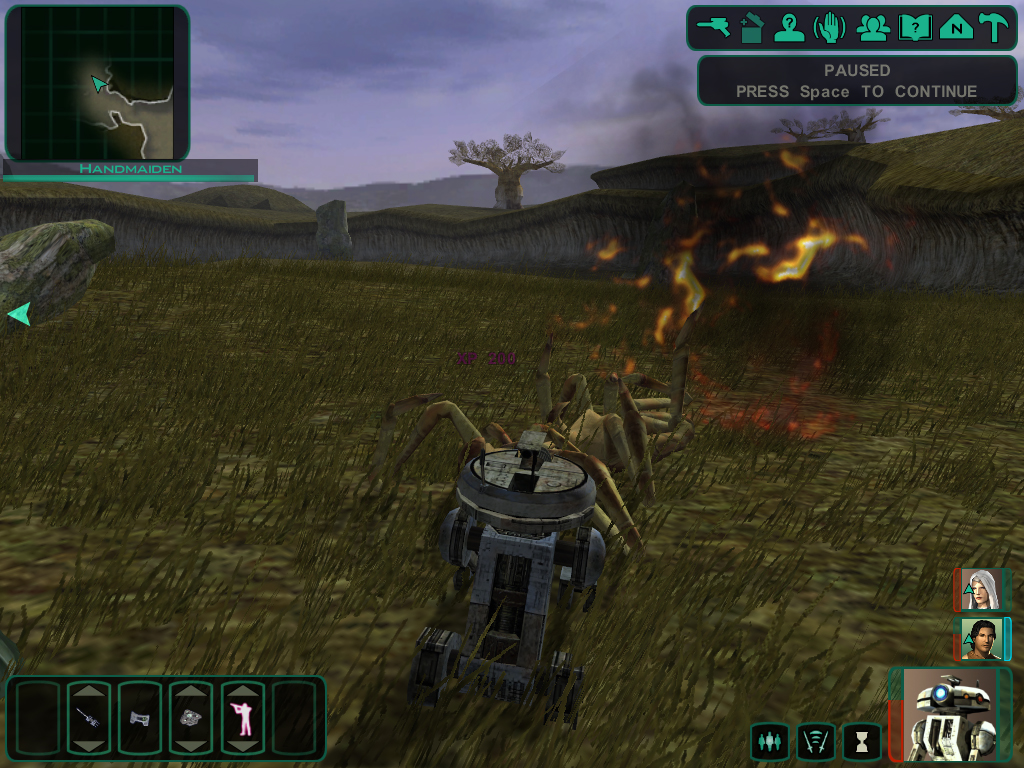Open the Inventory box icon
Viewport: 1024px width, 768px height.
752,28
